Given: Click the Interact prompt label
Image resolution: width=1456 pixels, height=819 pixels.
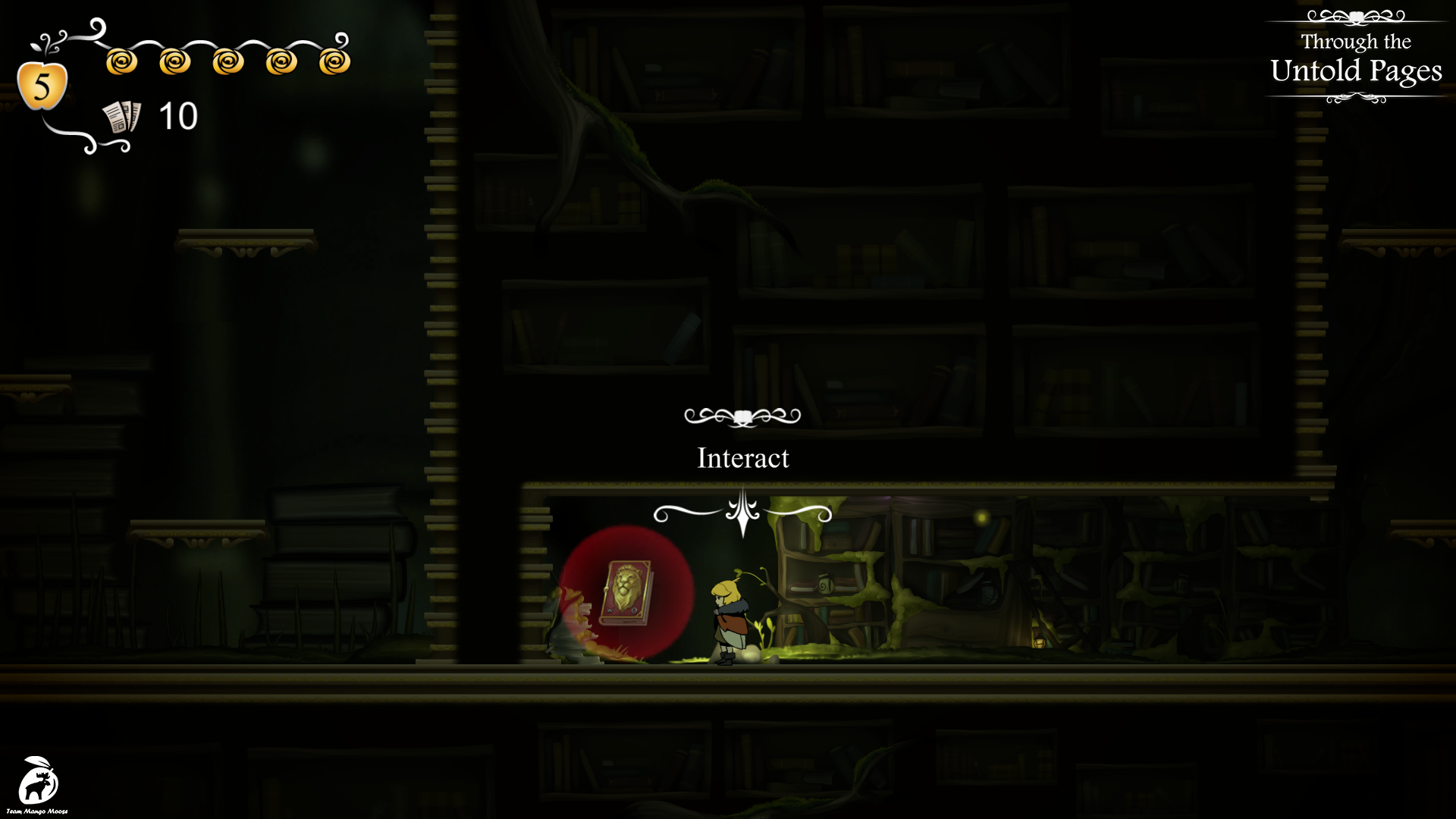Looking at the screenshot, I should [x=742, y=458].
